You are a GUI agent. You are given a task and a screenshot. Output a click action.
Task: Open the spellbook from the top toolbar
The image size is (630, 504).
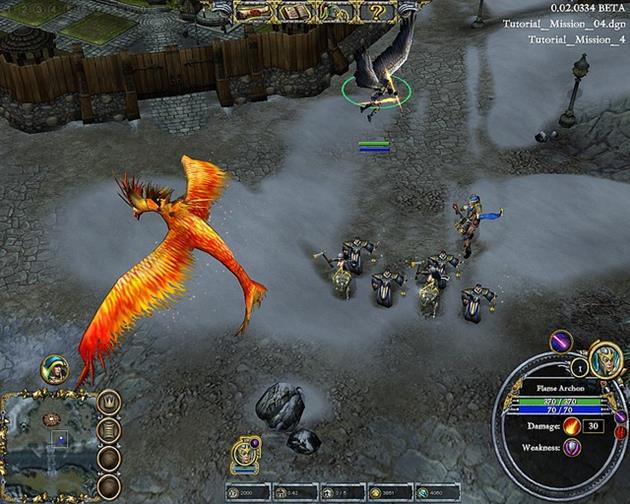point(295,12)
